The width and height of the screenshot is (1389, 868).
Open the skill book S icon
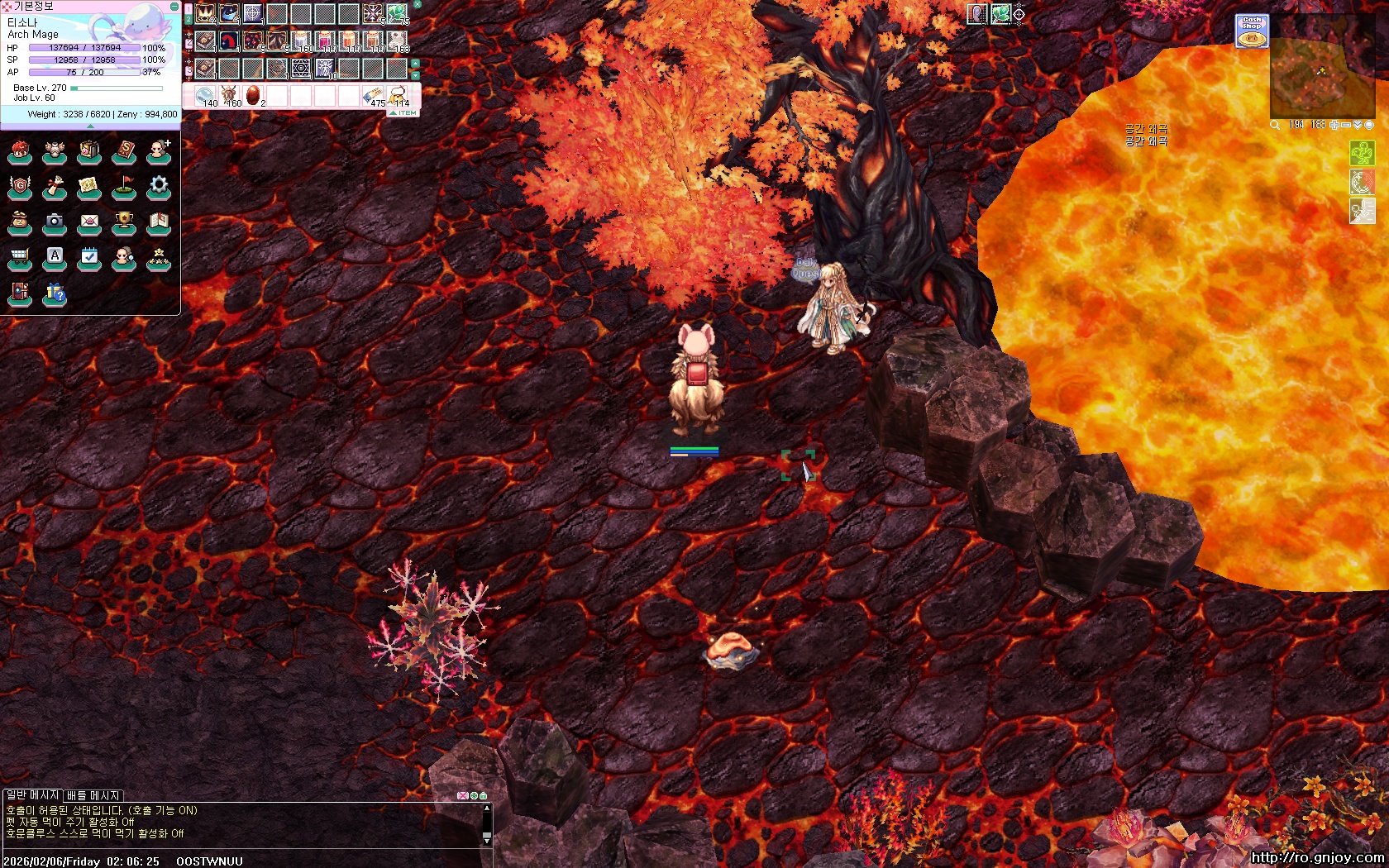coord(124,151)
